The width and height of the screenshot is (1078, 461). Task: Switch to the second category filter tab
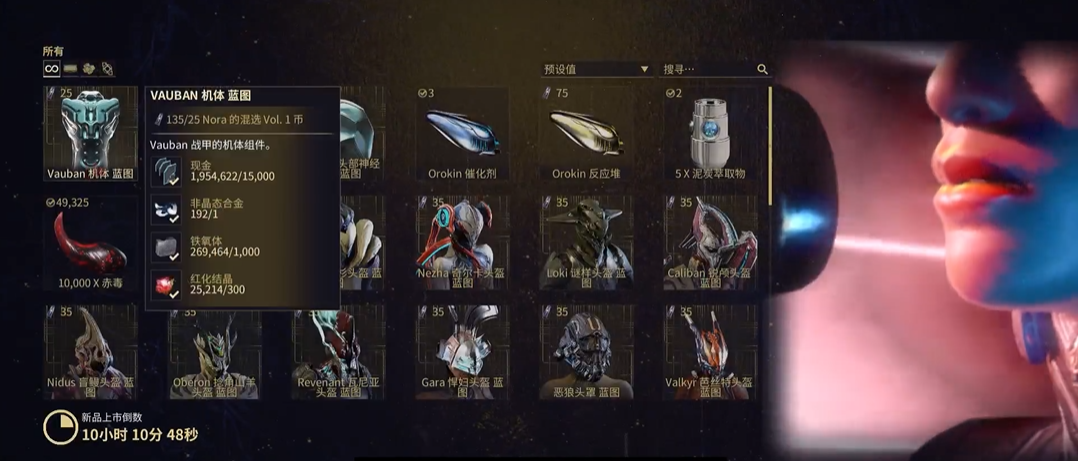pyautogui.click(x=71, y=69)
